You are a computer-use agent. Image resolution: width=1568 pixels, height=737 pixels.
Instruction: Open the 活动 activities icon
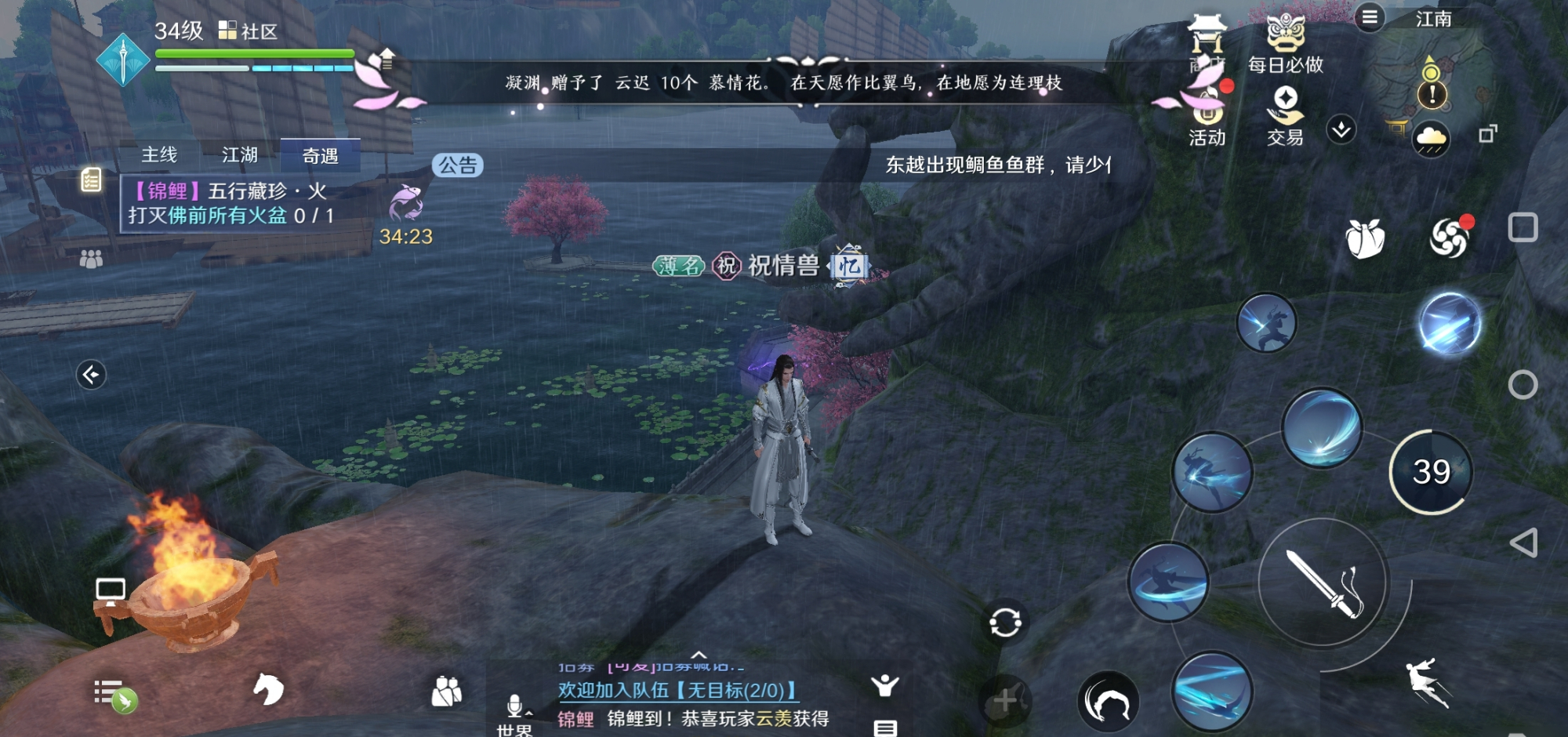click(1208, 114)
